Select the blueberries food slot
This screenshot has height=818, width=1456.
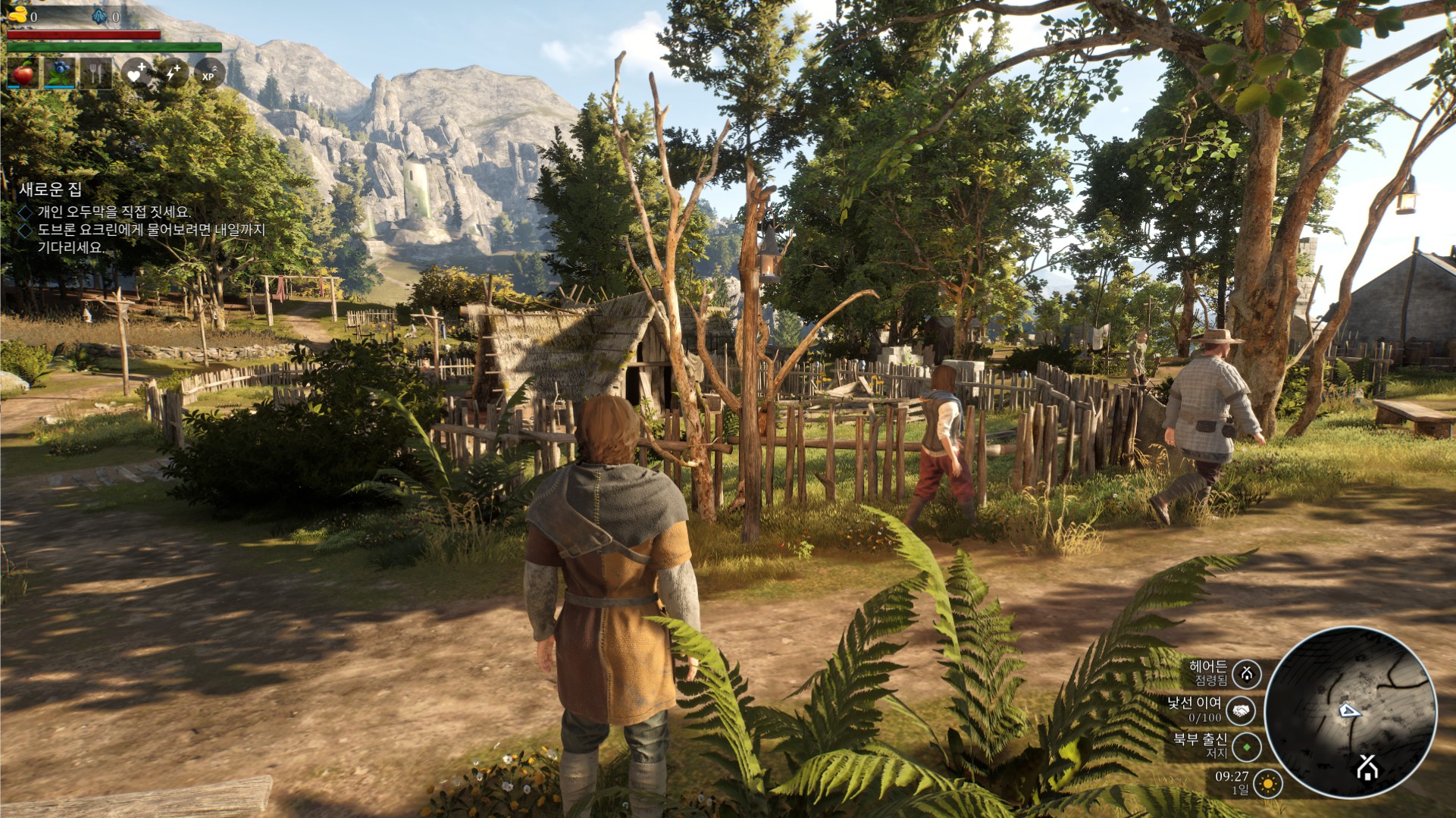pos(59,74)
